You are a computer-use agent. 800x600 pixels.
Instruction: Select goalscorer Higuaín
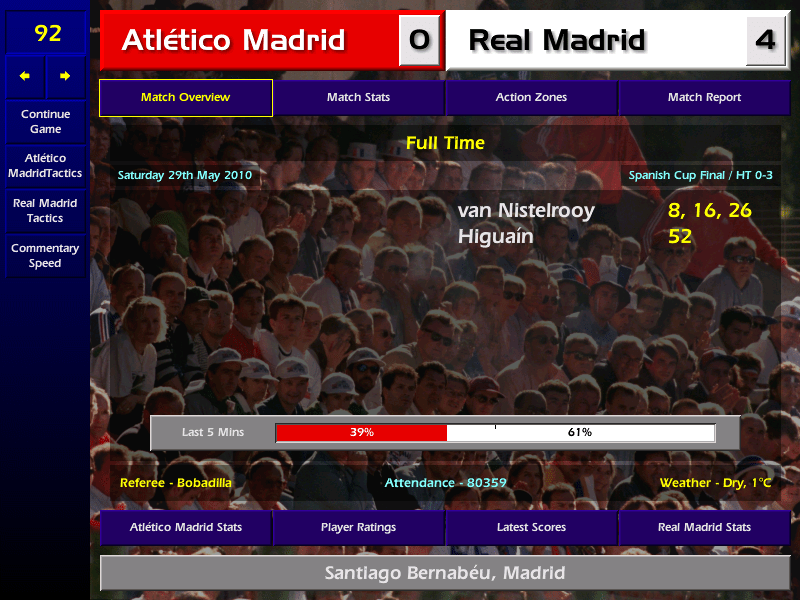pyautogui.click(x=496, y=237)
